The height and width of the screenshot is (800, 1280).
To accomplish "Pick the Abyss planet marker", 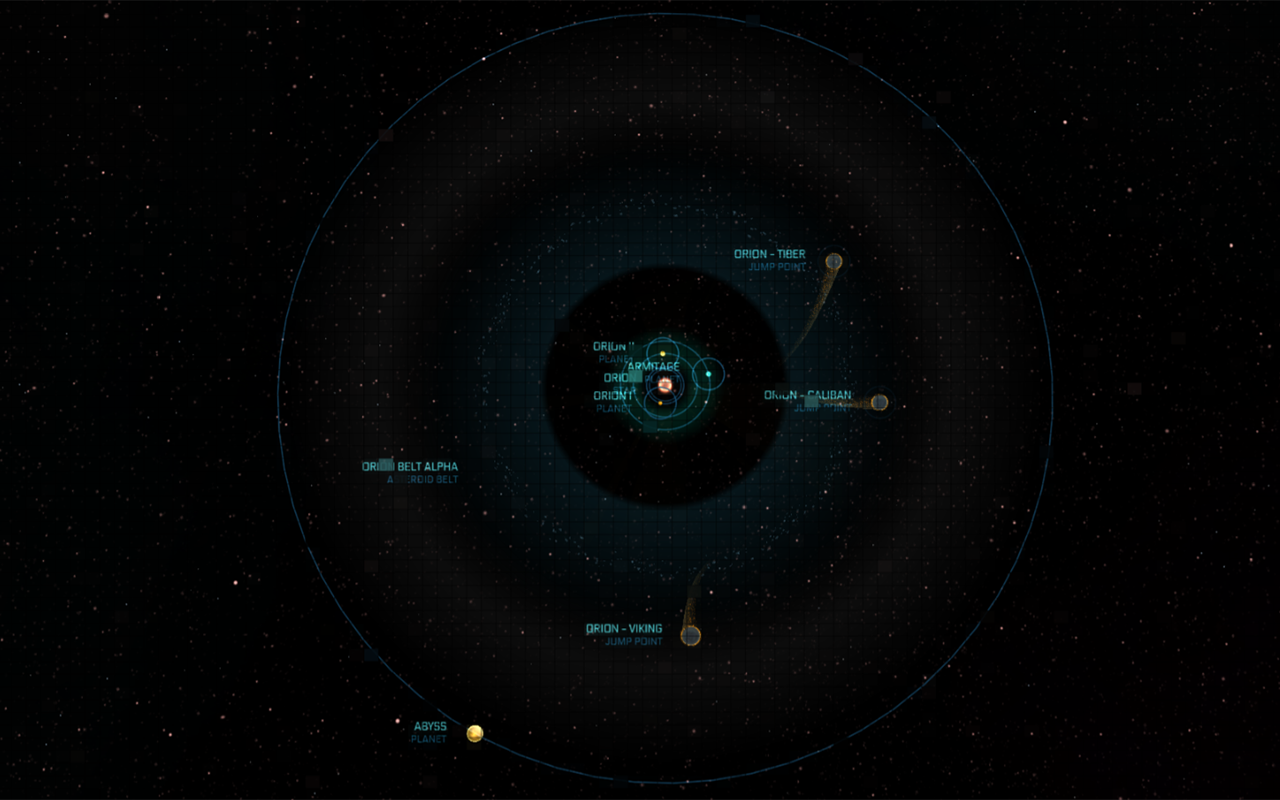I will click(475, 734).
